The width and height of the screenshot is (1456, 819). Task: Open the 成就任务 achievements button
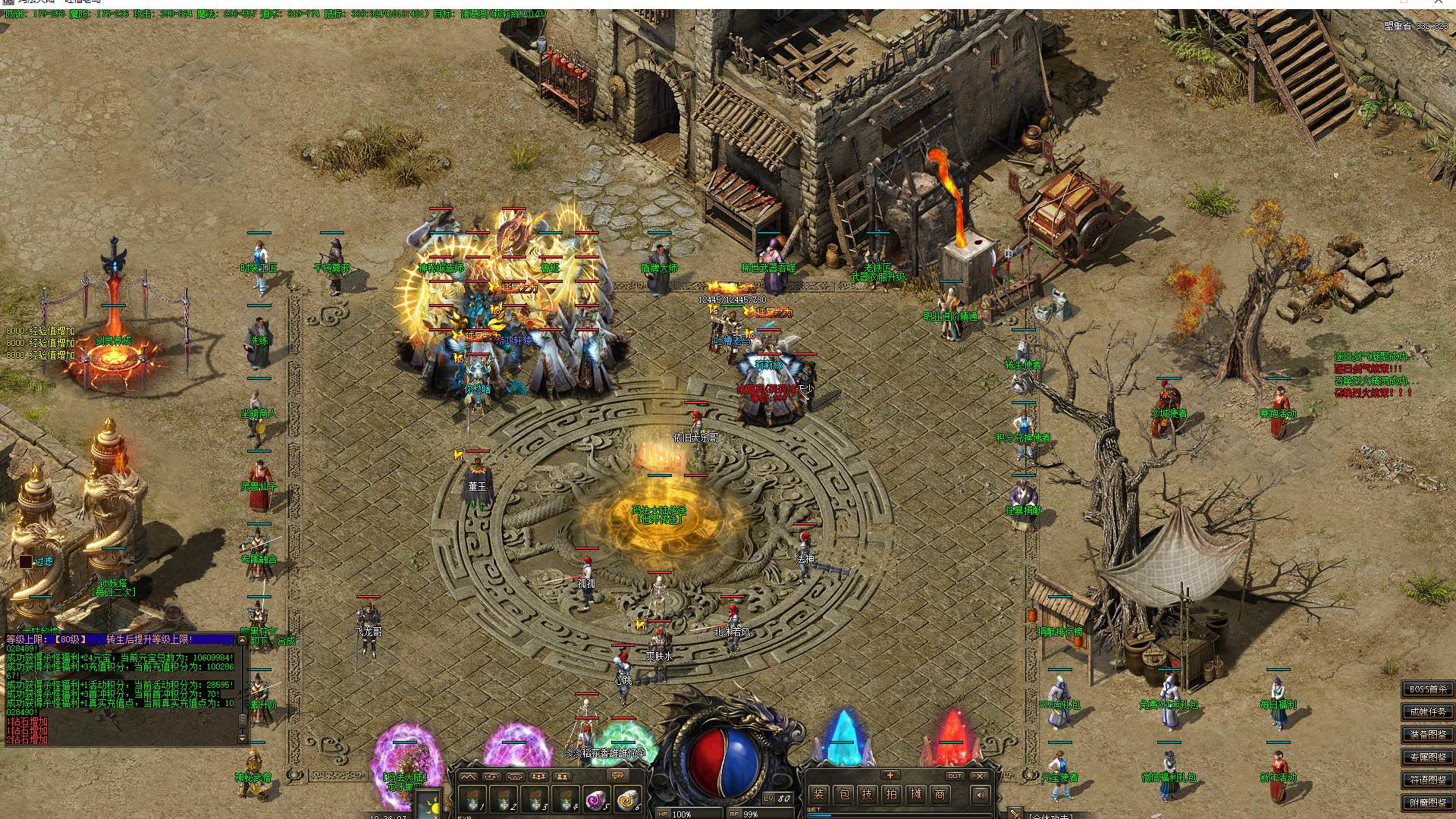click(1428, 712)
